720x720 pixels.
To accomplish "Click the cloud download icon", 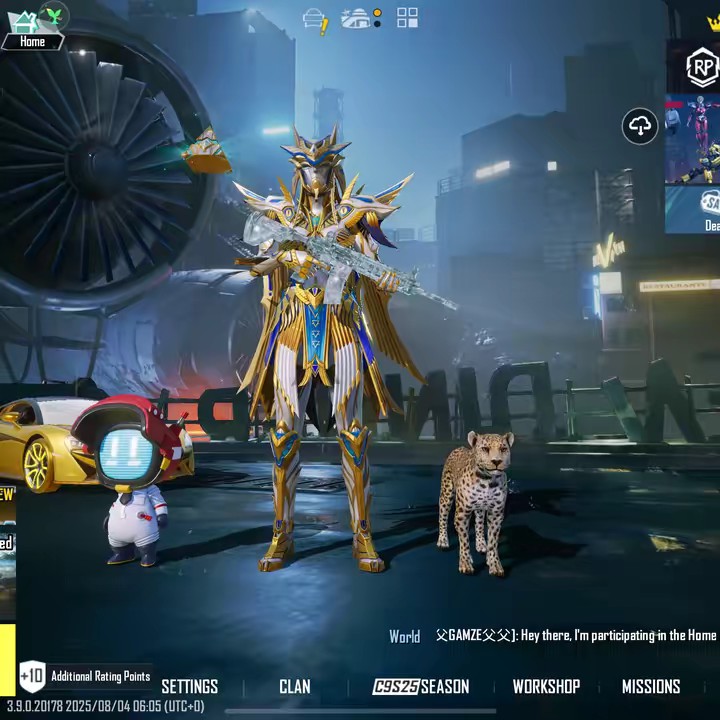I will tap(640, 126).
